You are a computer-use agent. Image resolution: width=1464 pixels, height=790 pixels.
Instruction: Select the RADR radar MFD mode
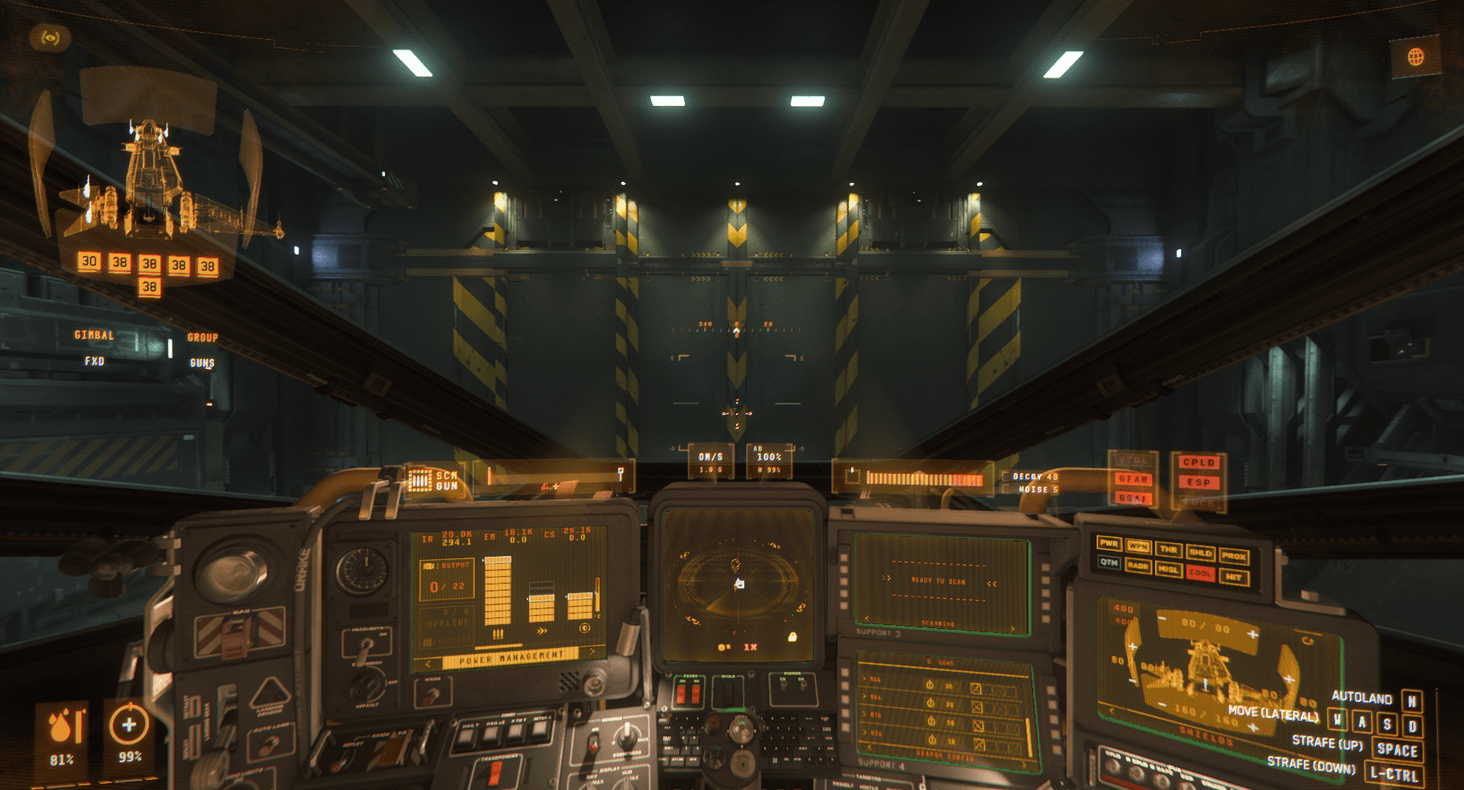[1138, 567]
